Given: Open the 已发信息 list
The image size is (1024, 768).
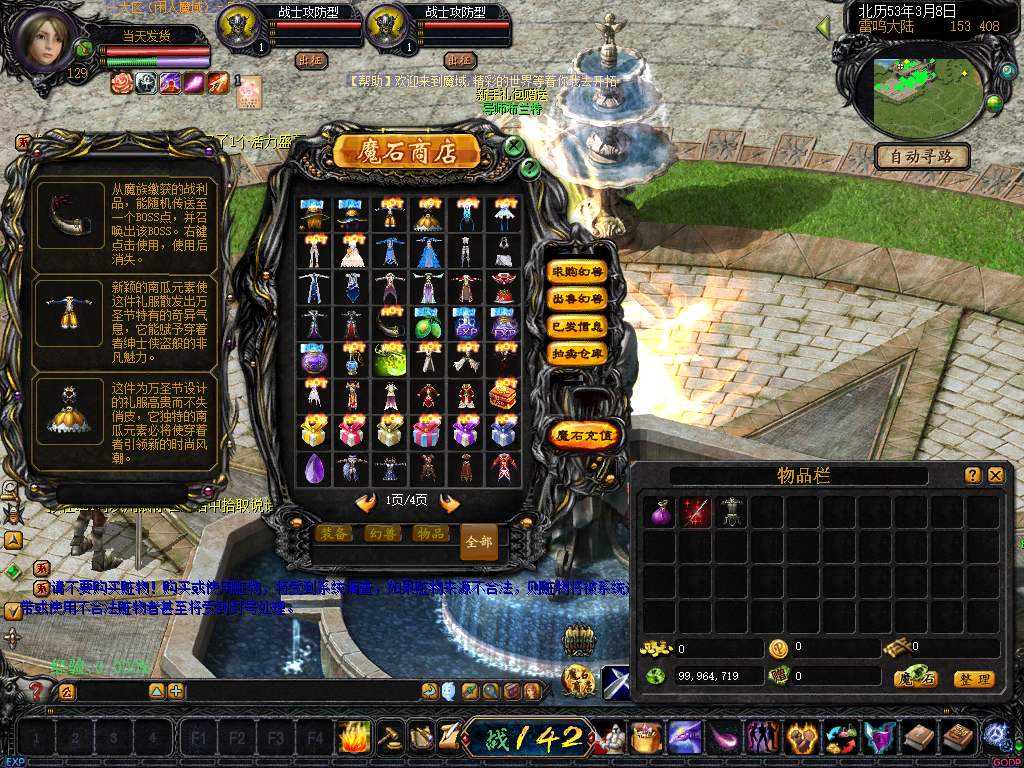Looking at the screenshot, I should pyautogui.click(x=578, y=326).
